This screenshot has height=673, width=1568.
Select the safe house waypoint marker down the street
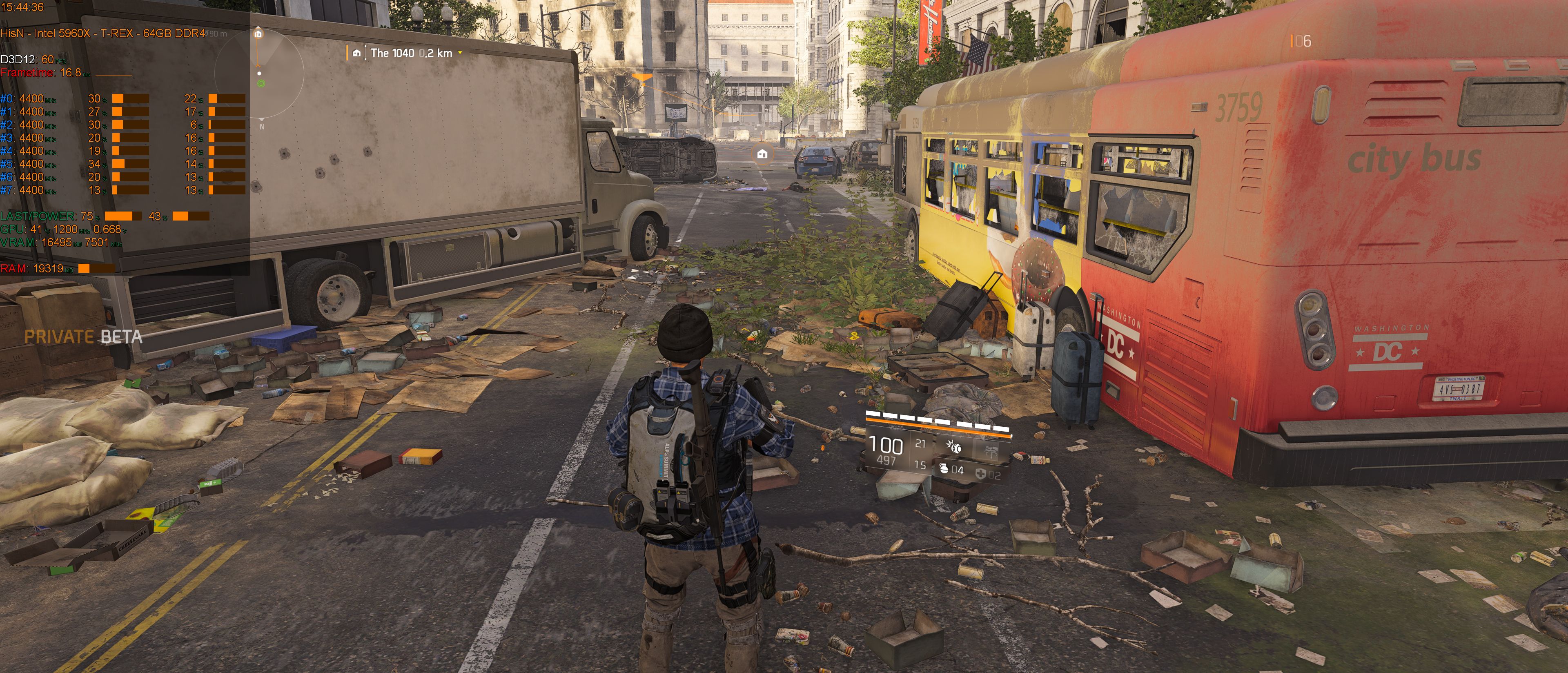(762, 154)
